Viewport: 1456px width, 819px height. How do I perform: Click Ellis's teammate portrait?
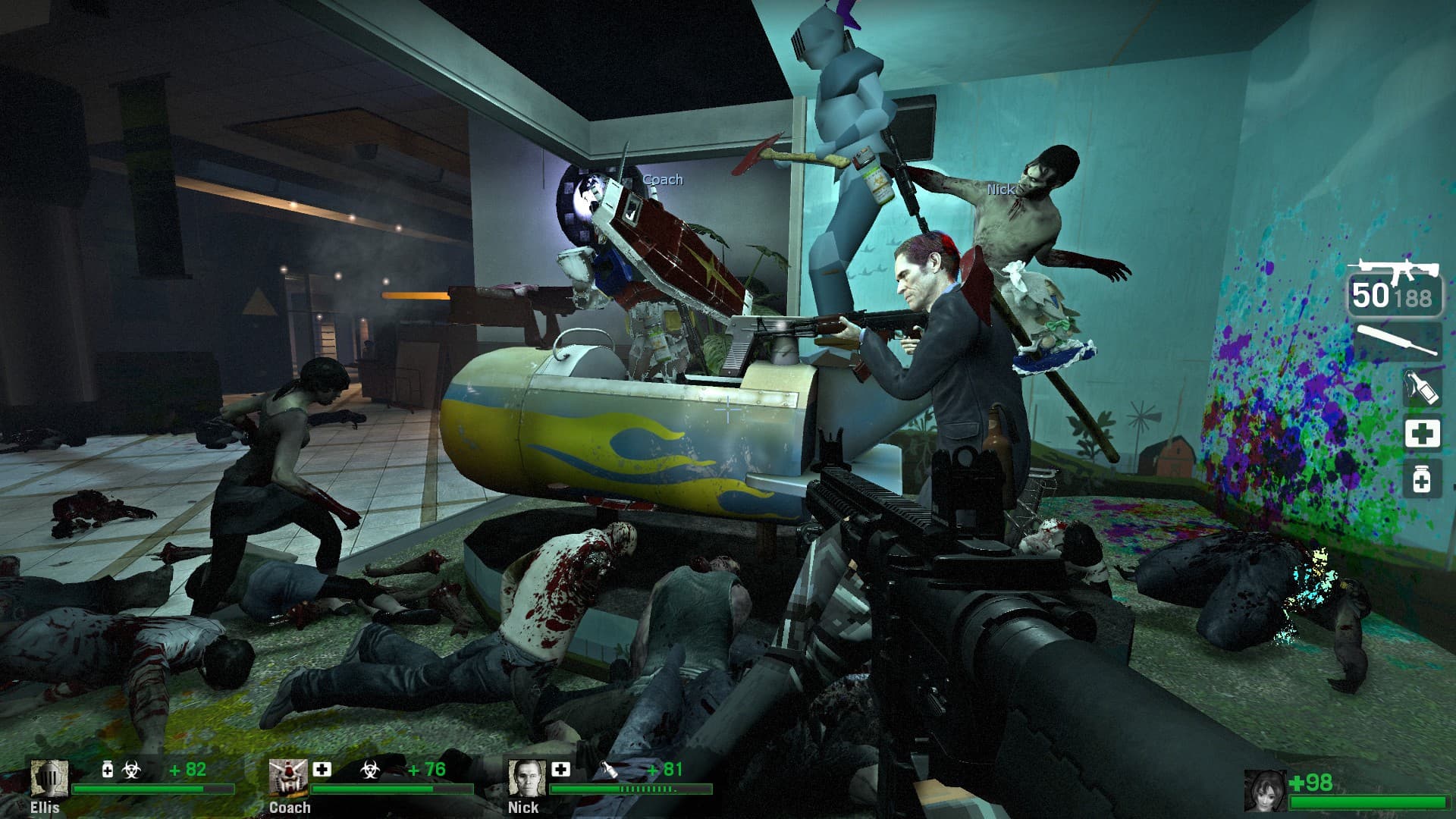tap(49, 779)
